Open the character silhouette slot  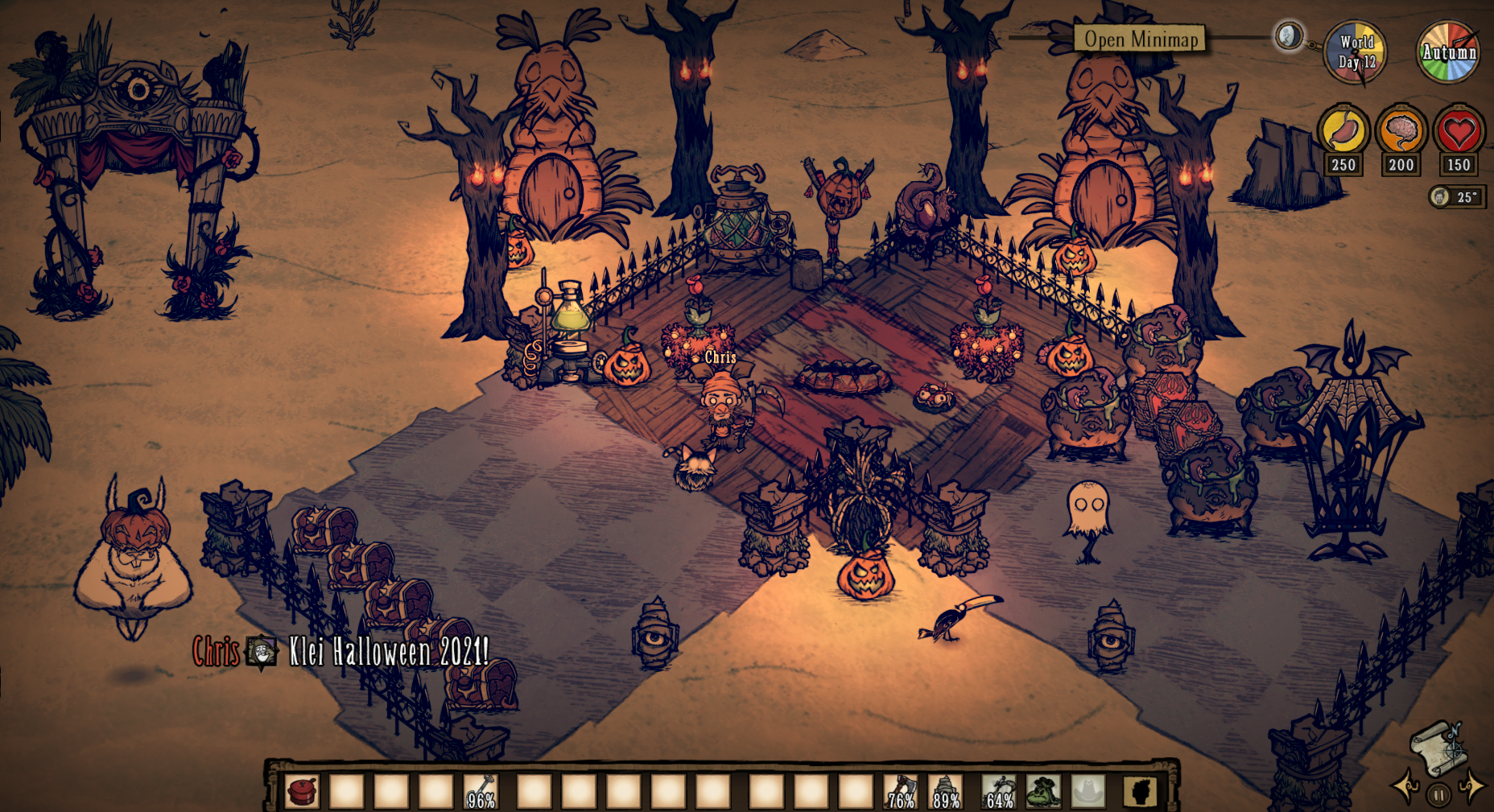1140,791
